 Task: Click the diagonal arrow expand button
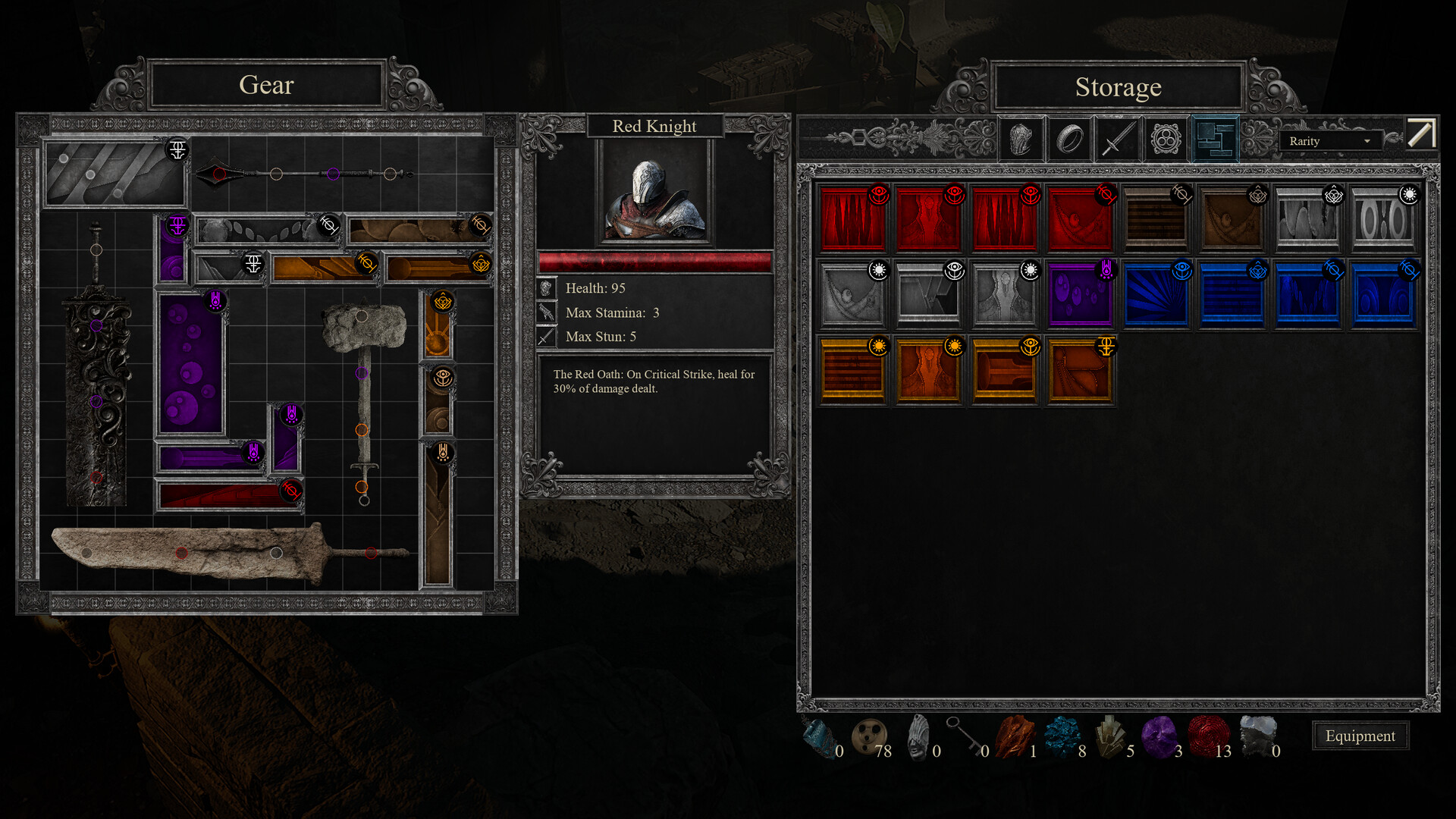click(x=1421, y=133)
